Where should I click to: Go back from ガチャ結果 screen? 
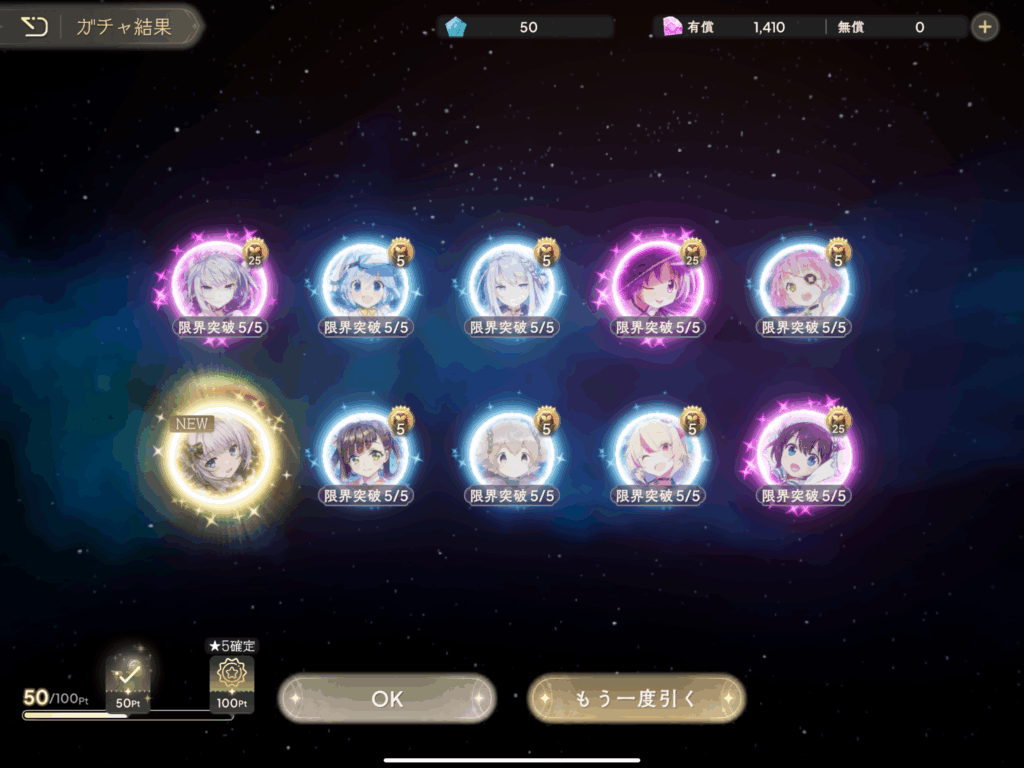[x=35, y=27]
